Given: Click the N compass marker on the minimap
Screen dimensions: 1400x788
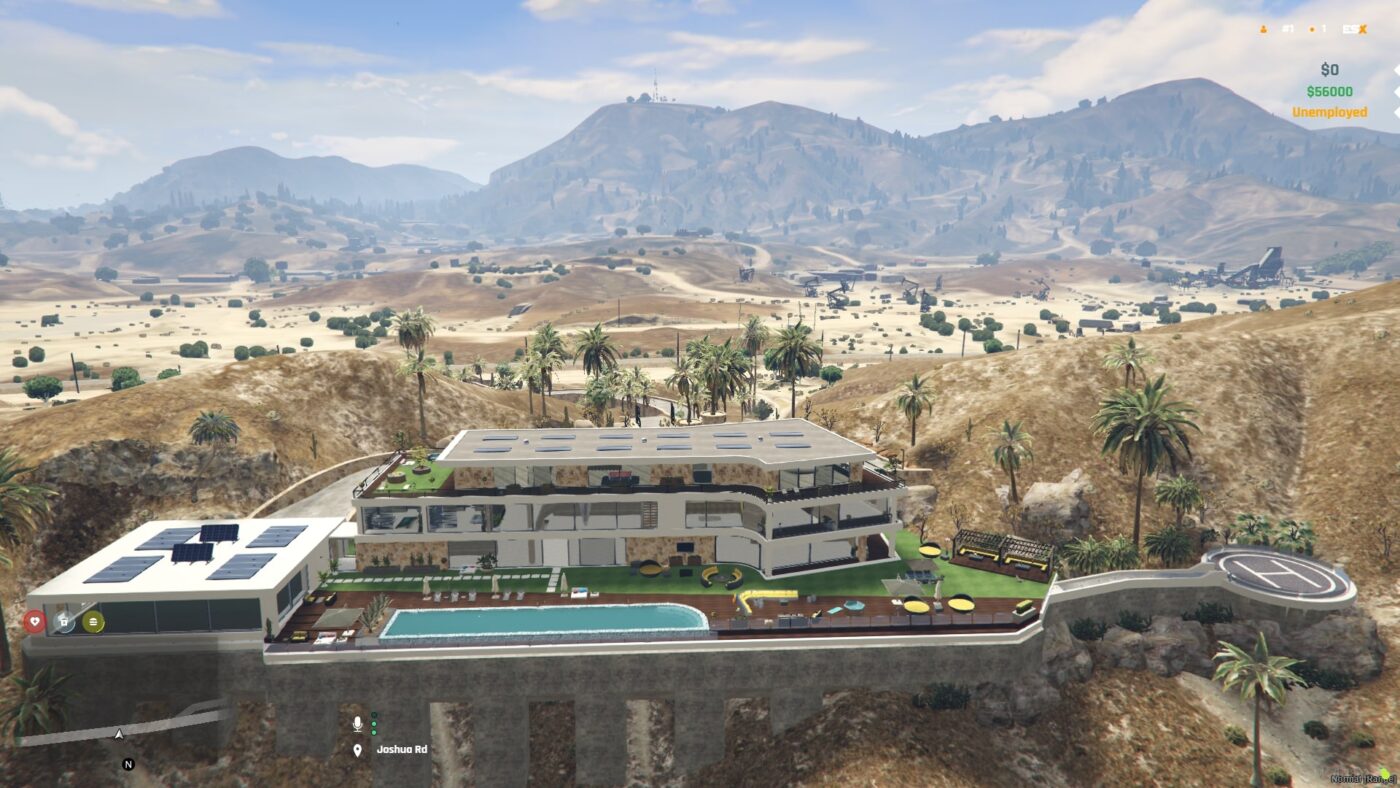Looking at the screenshot, I should pyautogui.click(x=126, y=764).
